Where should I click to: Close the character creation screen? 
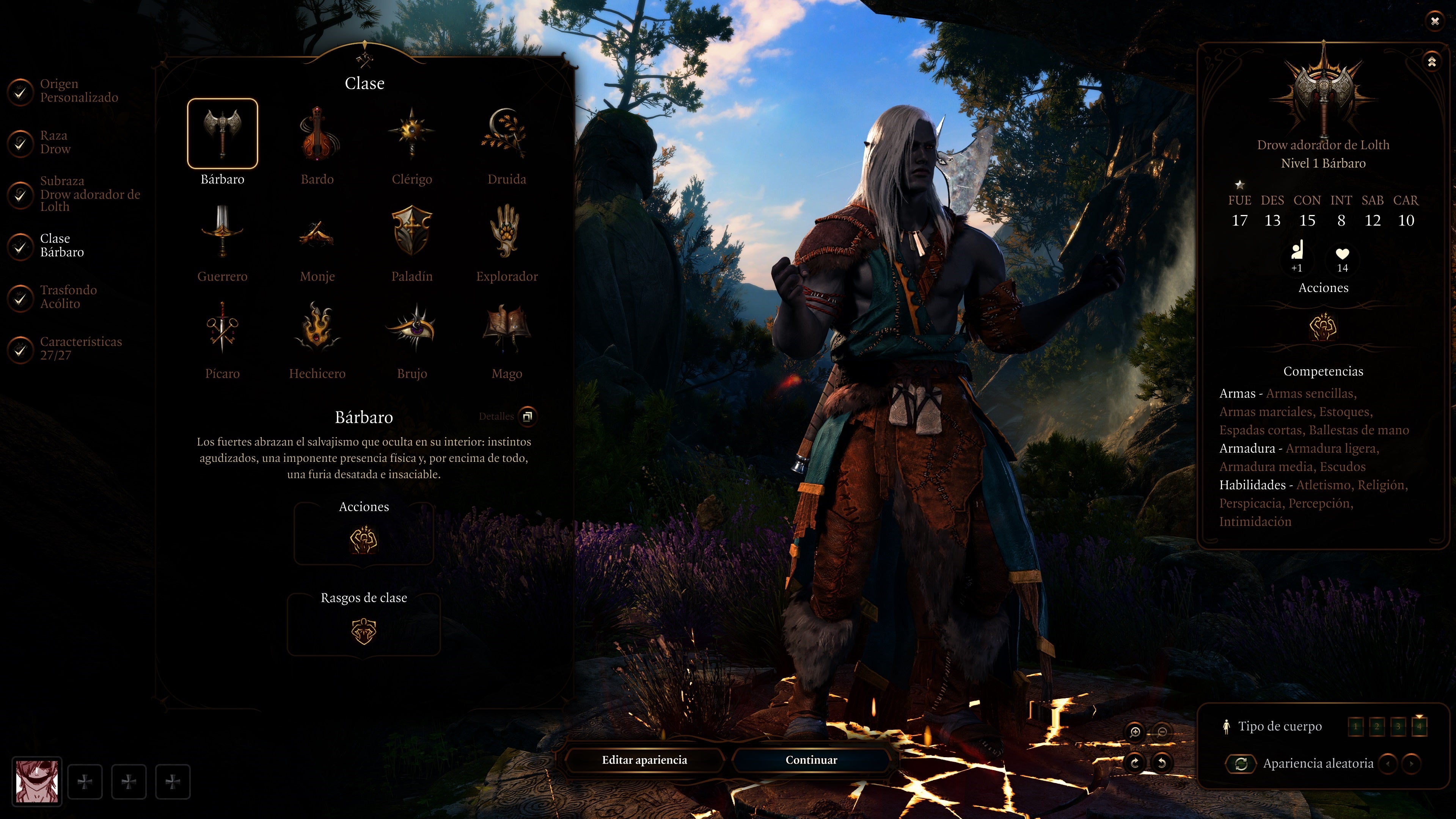point(1434,22)
